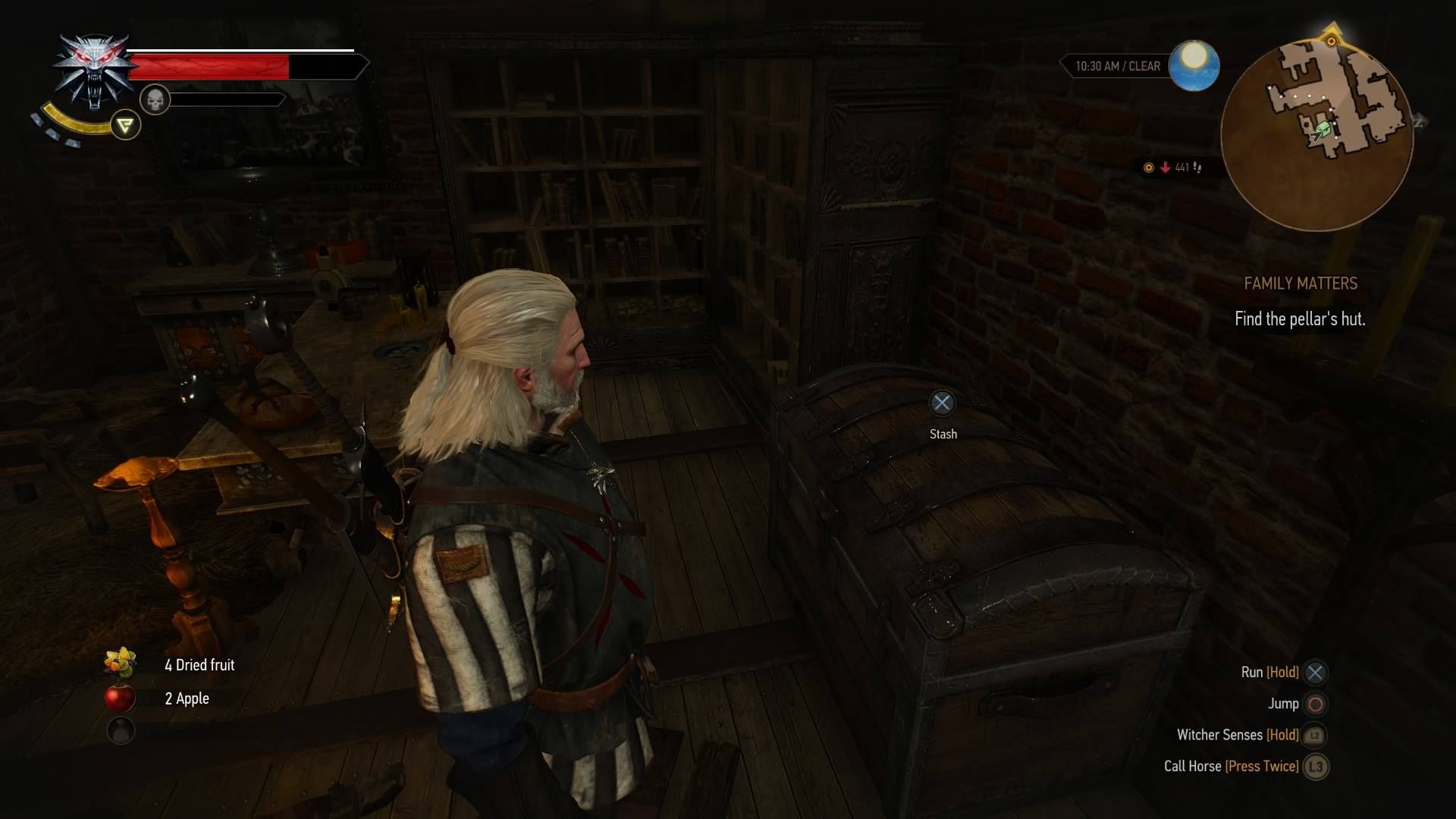
Task: Select the Apple food buff icon
Action: [121, 698]
